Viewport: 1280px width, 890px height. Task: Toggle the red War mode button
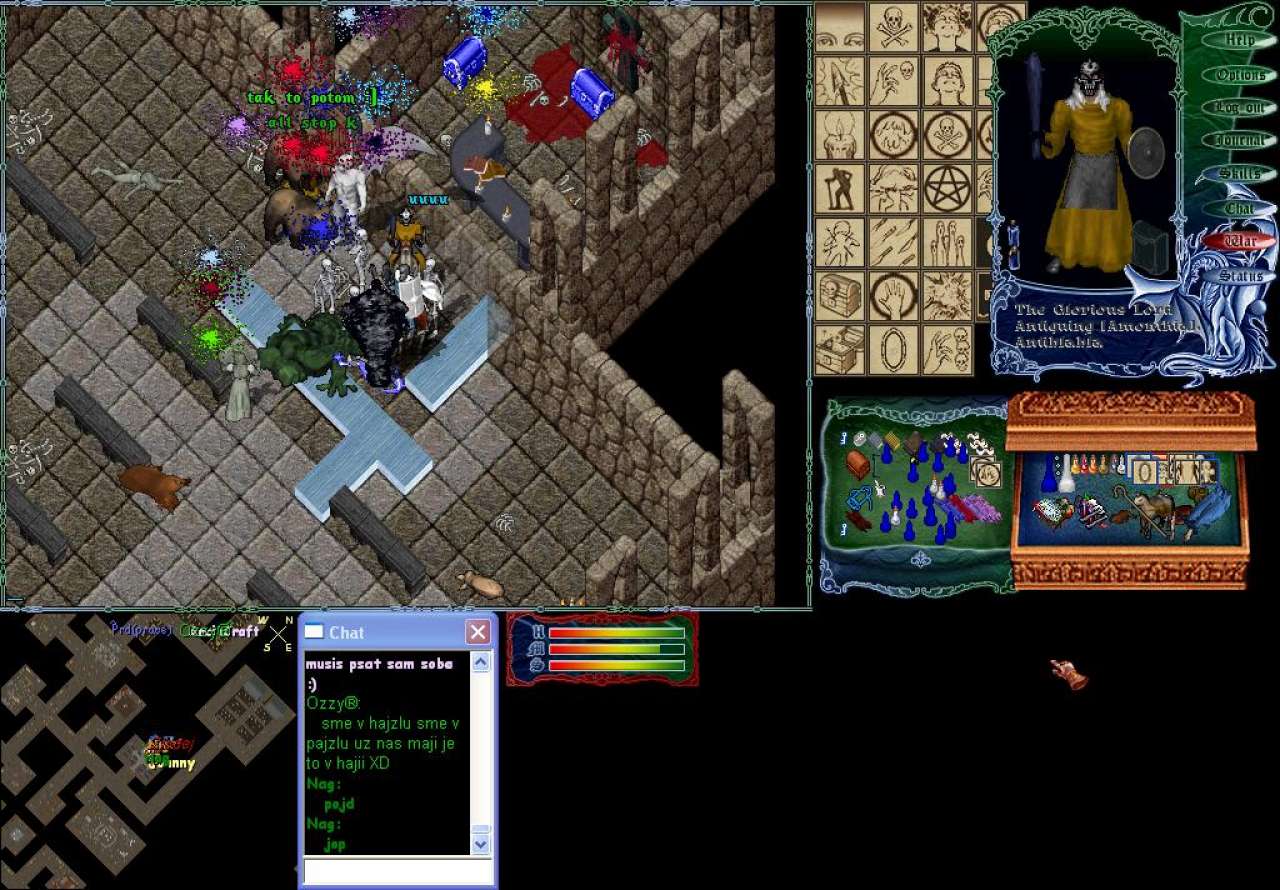tap(1240, 241)
